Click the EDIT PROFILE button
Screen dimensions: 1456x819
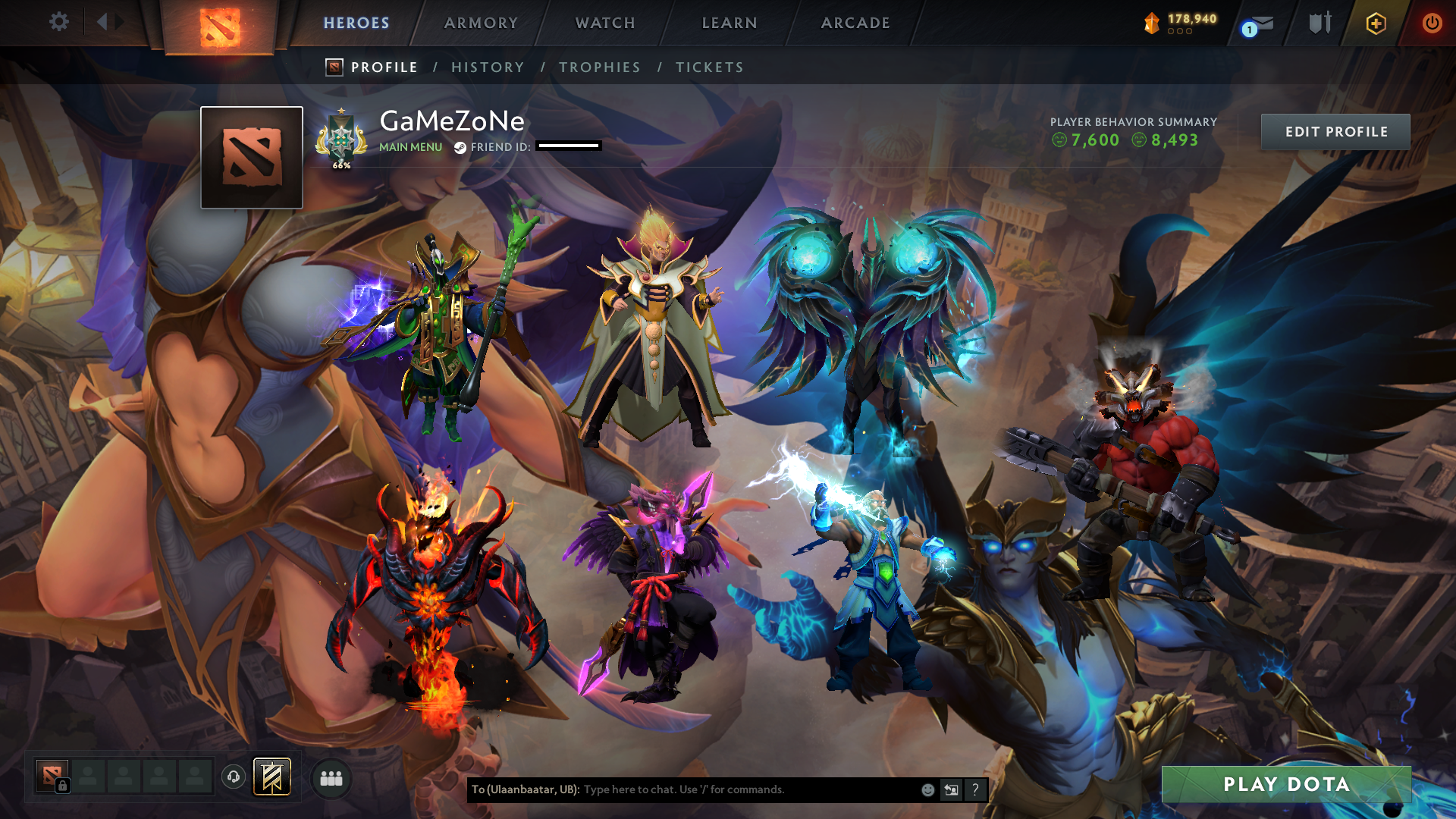click(x=1335, y=131)
